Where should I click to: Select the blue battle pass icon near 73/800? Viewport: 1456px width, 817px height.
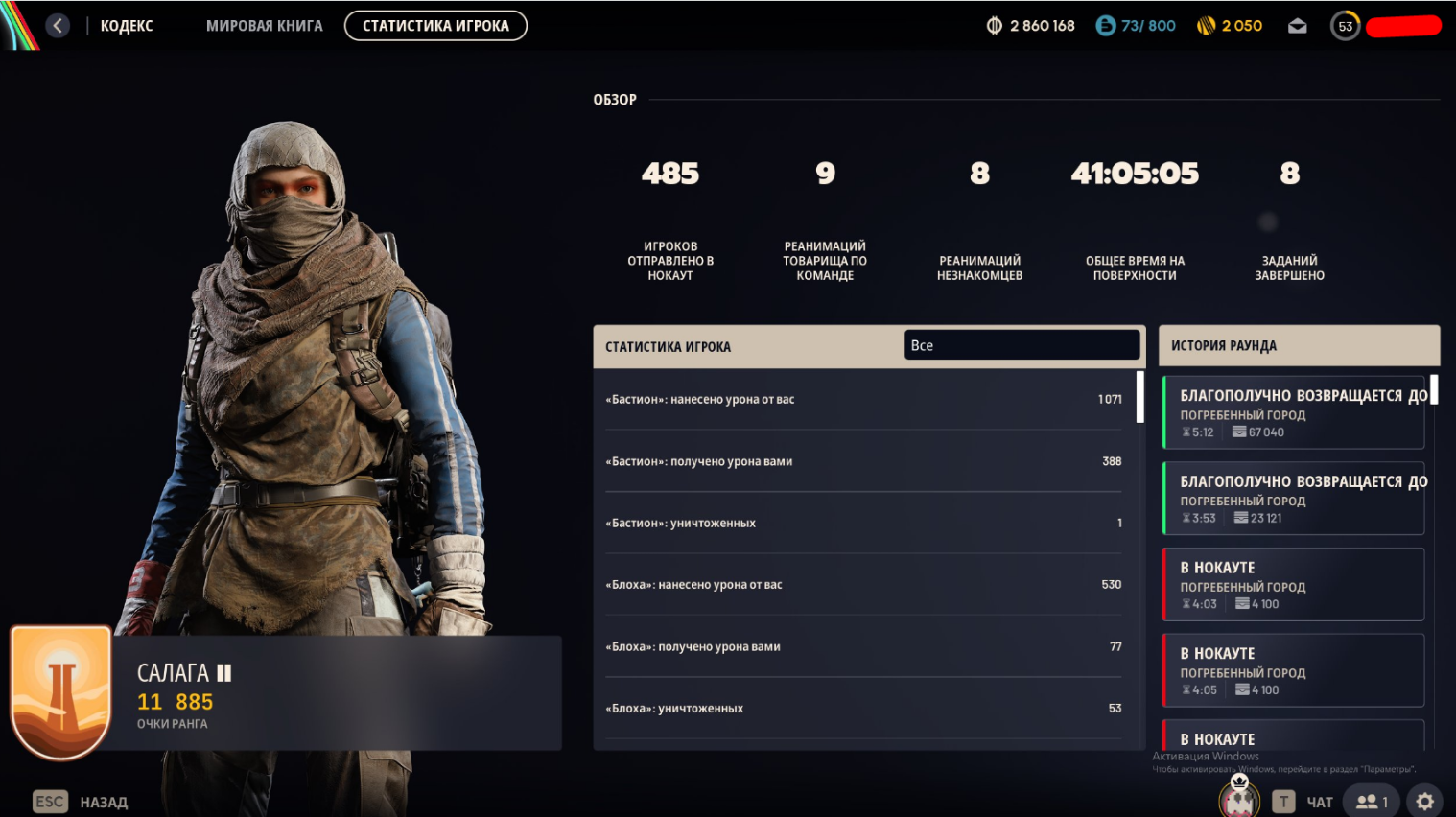tap(1107, 26)
